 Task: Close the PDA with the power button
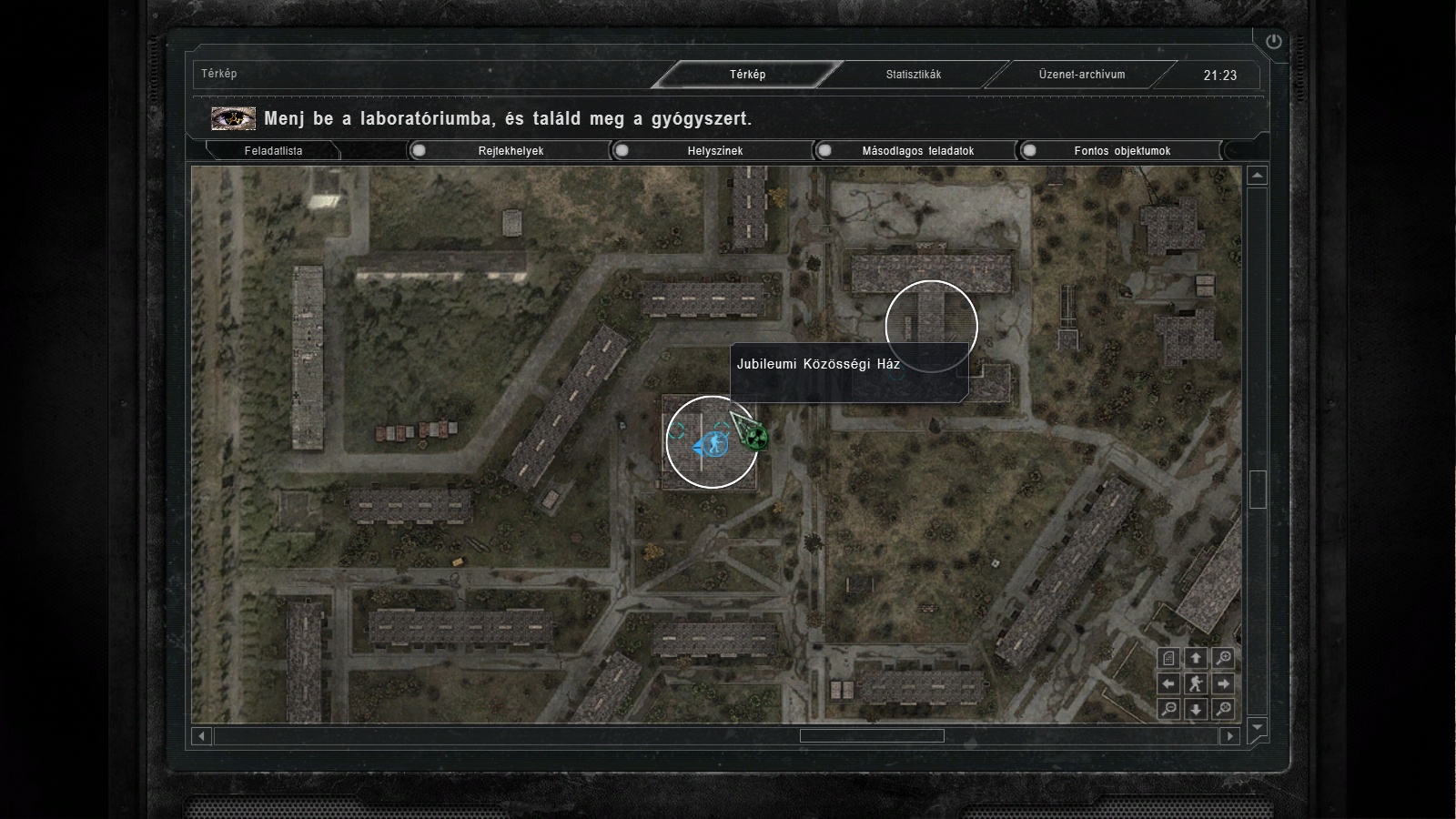pyautogui.click(x=1273, y=41)
